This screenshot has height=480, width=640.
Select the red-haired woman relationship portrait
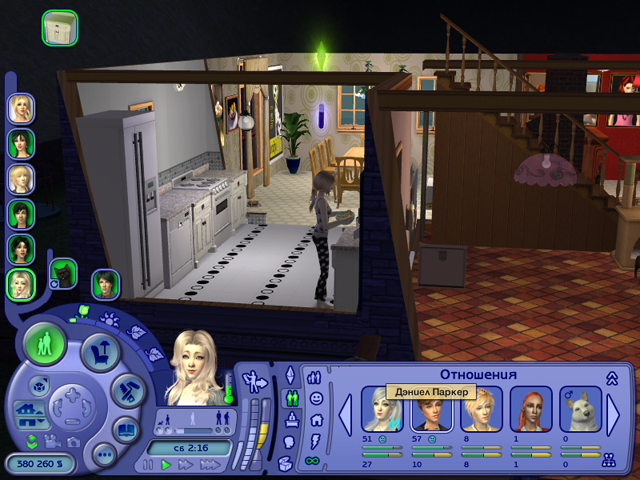point(531,410)
